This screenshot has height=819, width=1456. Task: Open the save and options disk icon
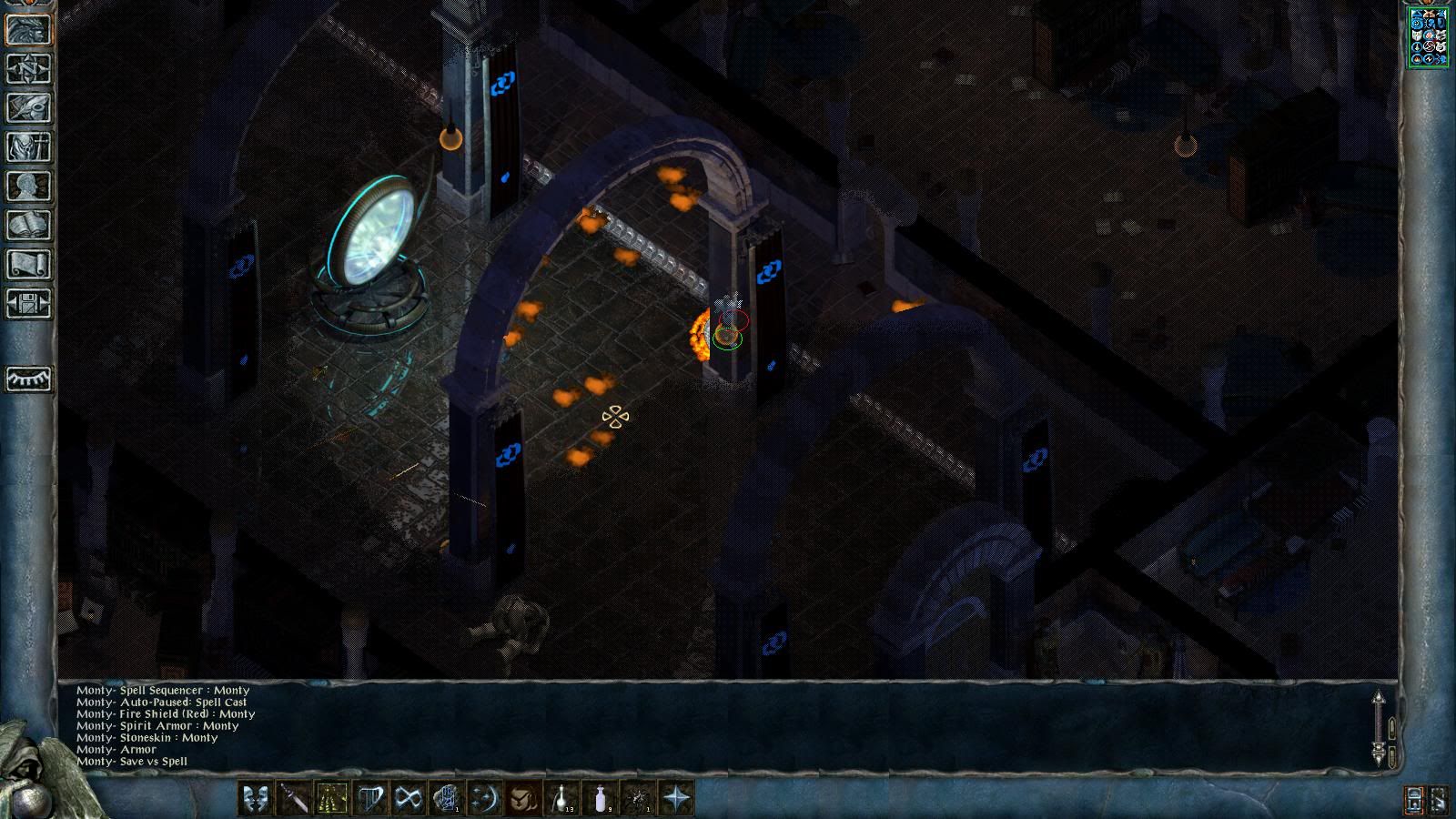(28, 303)
